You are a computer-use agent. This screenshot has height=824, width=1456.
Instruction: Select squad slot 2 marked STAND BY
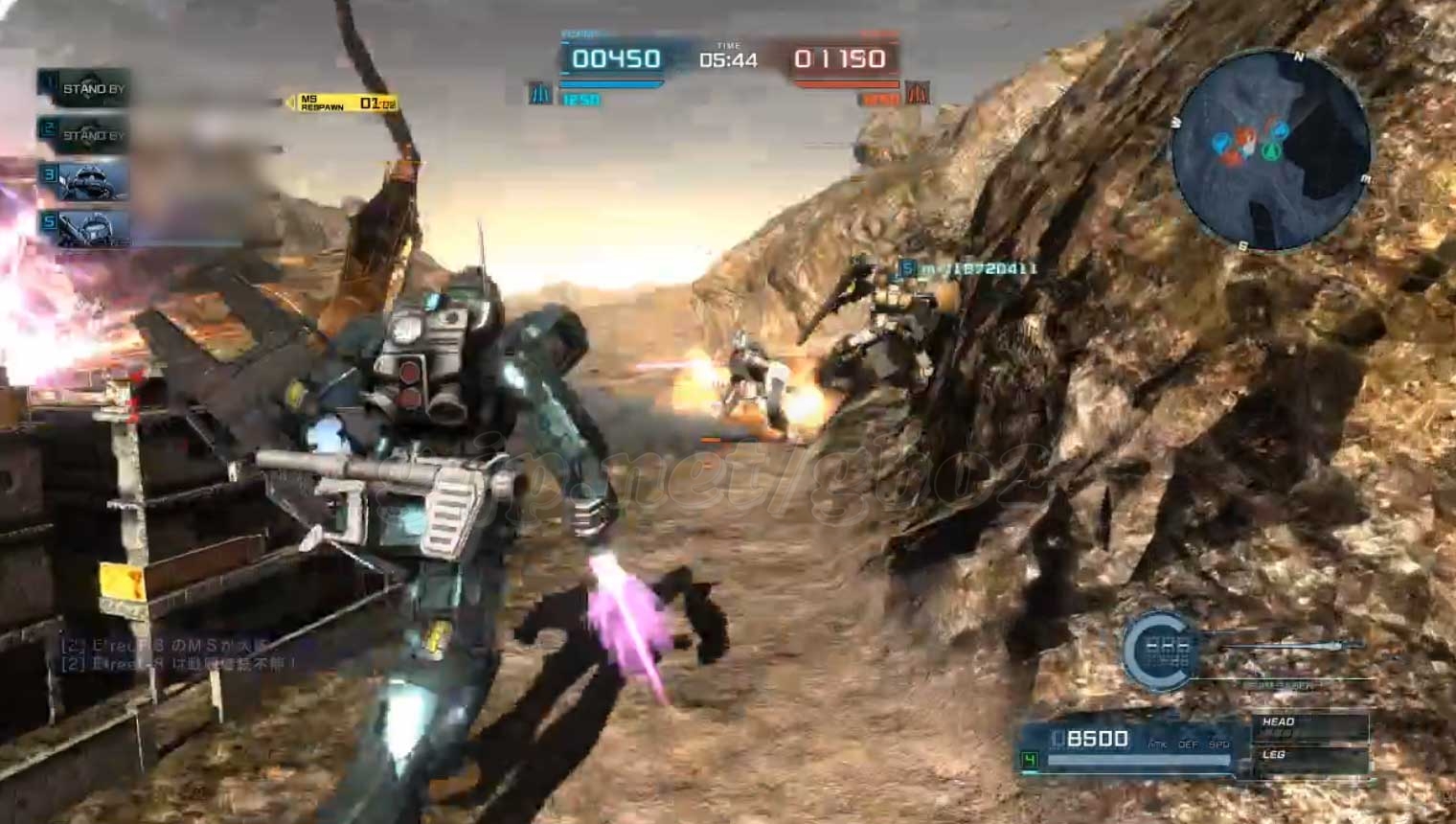pyautogui.click(x=84, y=134)
